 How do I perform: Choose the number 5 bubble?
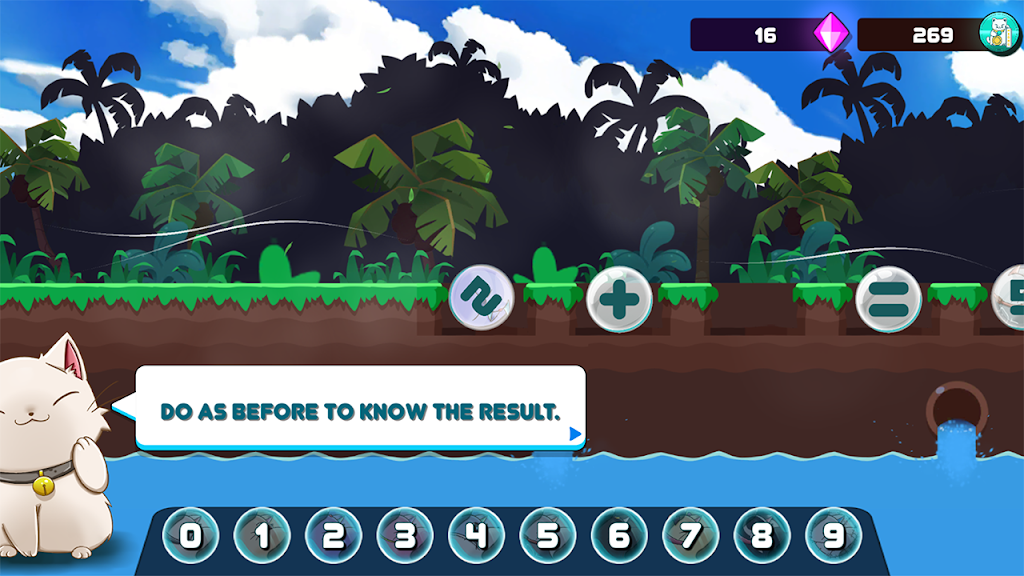click(548, 537)
